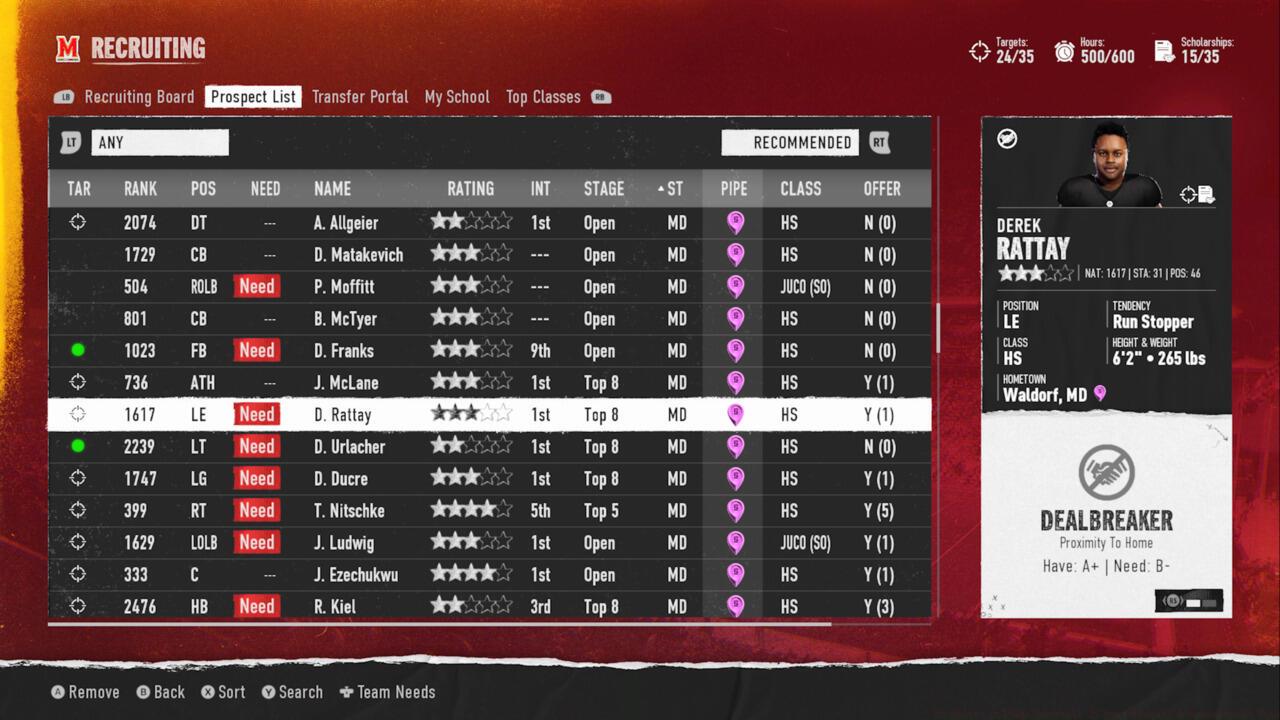Sort the list by RATING header

[470, 189]
